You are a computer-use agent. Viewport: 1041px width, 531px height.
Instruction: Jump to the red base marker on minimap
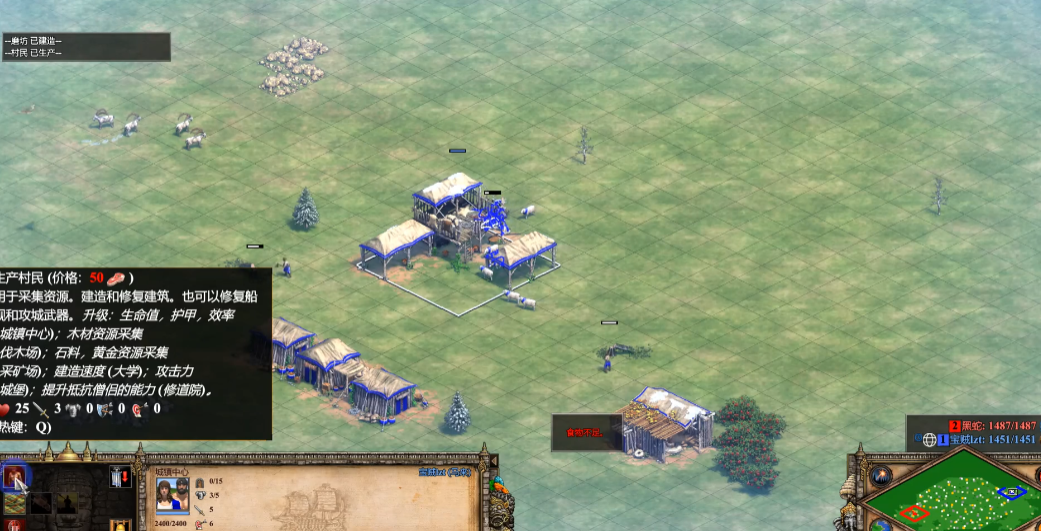click(913, 513)
